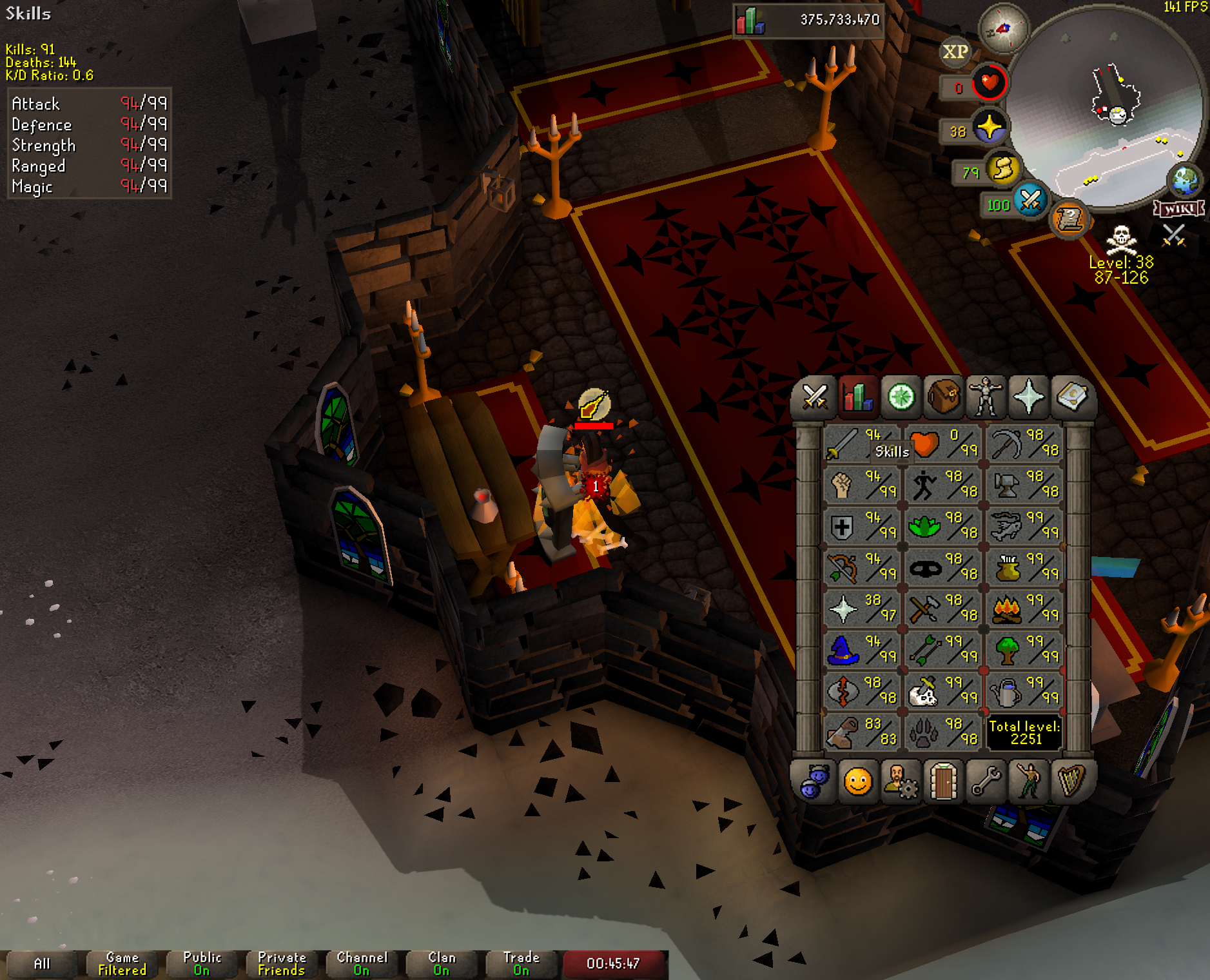The height and width of the screenshot is (980, 1210).
Task: Open the Logout door tab
Action: click(x=943, y=782)
